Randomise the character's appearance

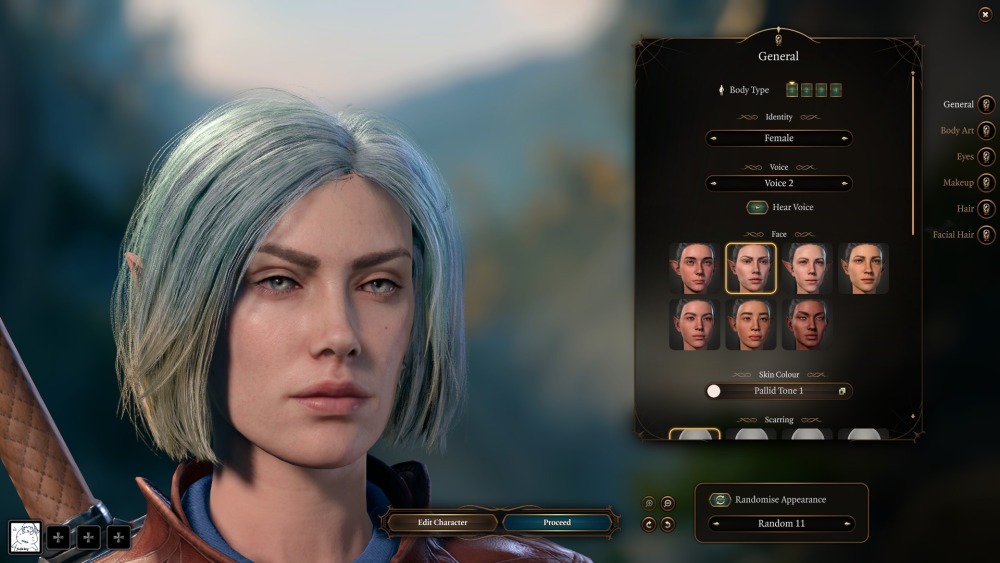(x=720, y=500)
